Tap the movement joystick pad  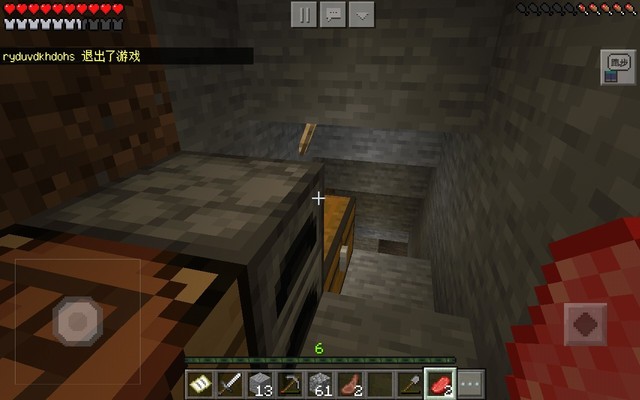click(x=78, y=322)
